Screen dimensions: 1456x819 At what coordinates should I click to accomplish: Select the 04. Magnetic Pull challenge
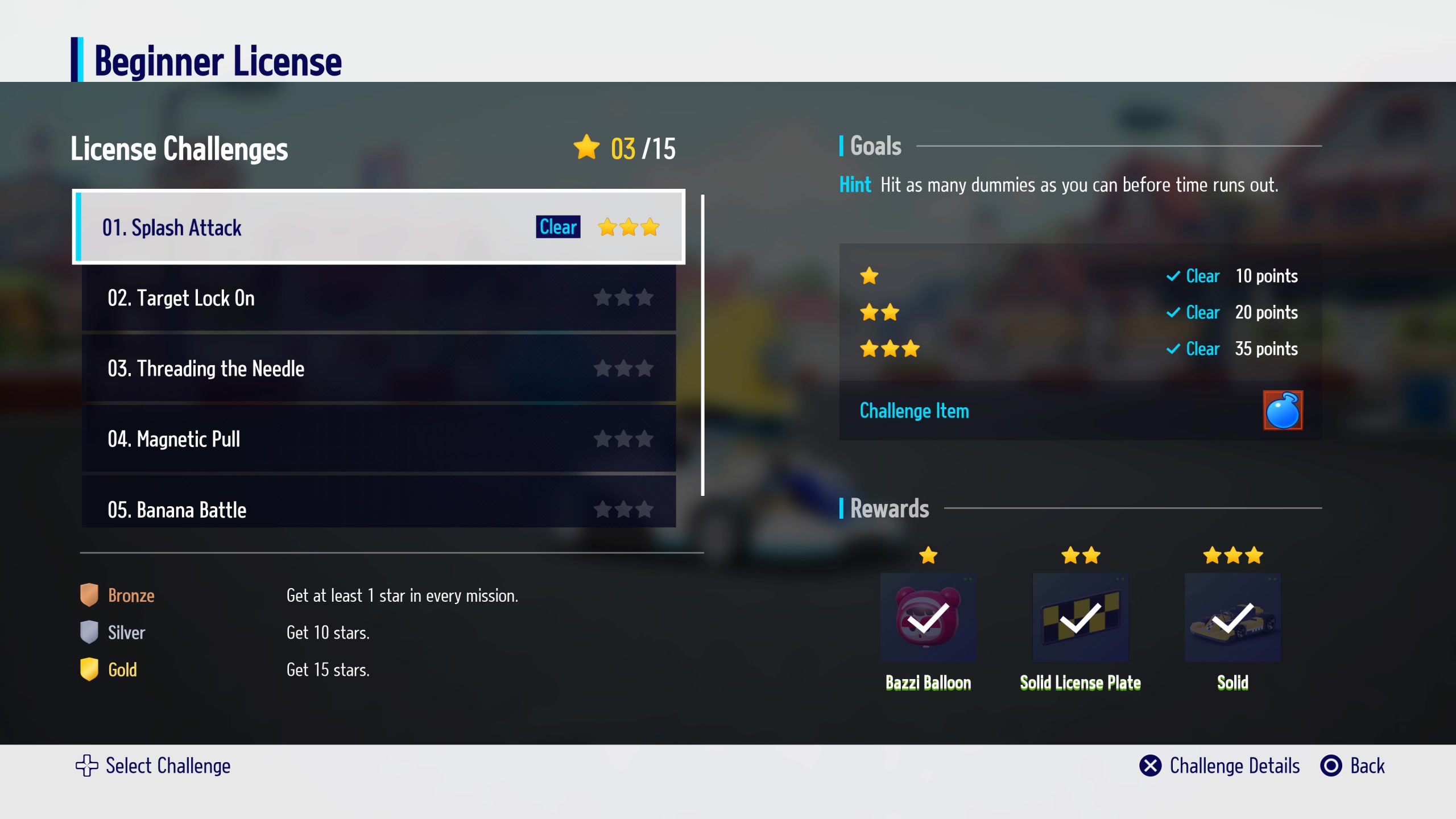[x=378, y=439]
